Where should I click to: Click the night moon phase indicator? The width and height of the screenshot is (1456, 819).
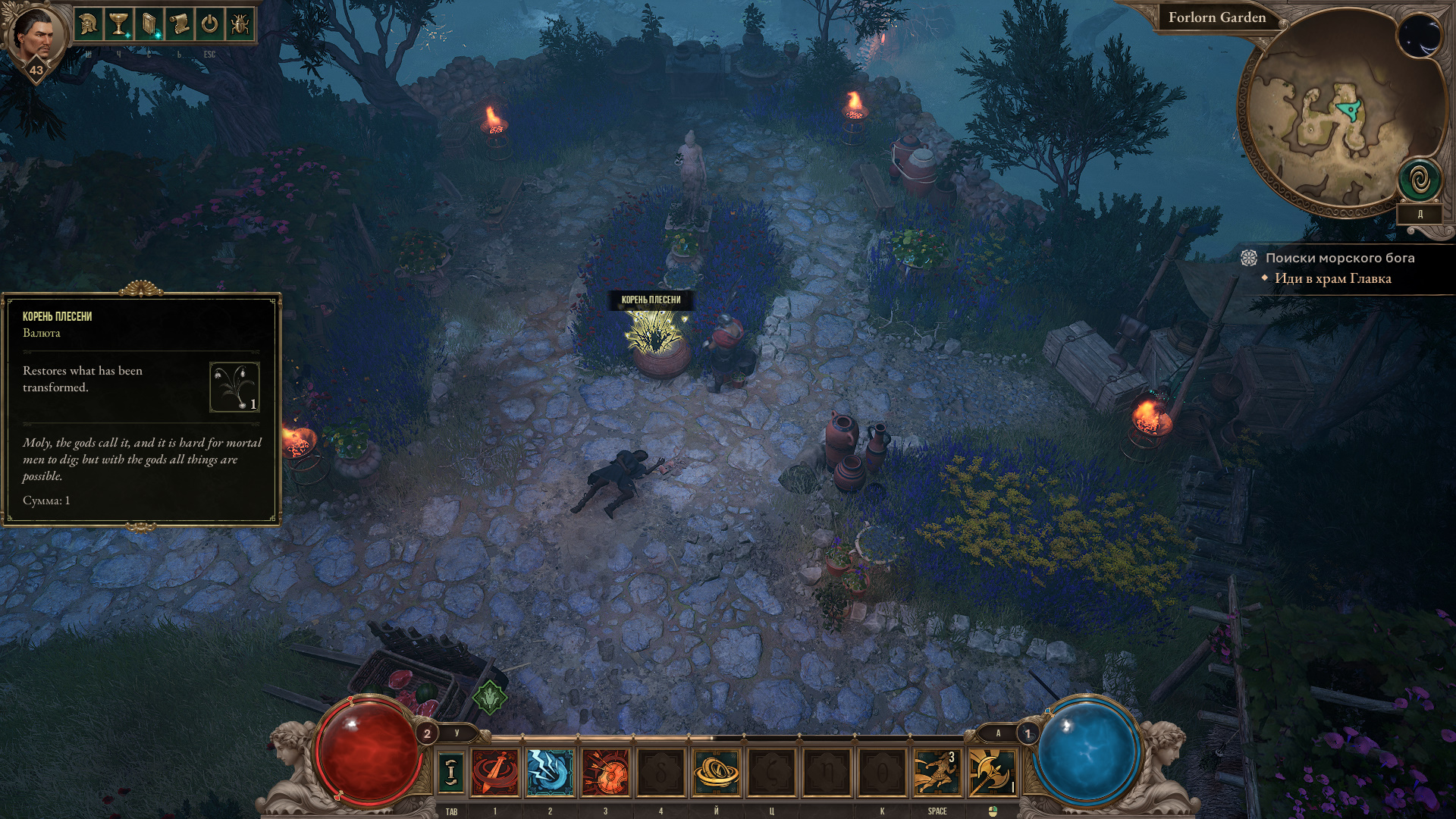click(x=1420, y=36)
